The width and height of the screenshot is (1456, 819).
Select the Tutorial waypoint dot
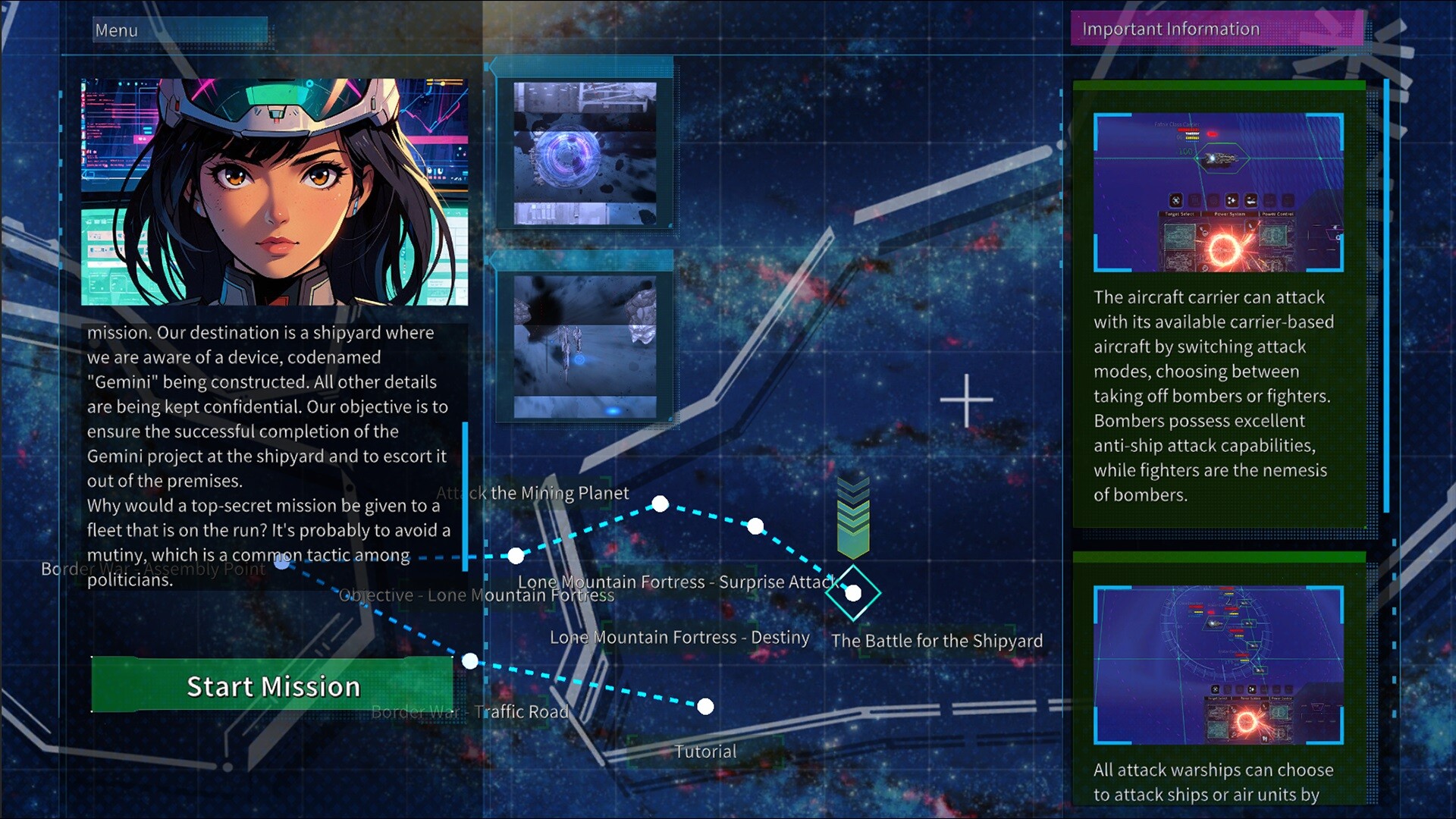click(705, 707)
